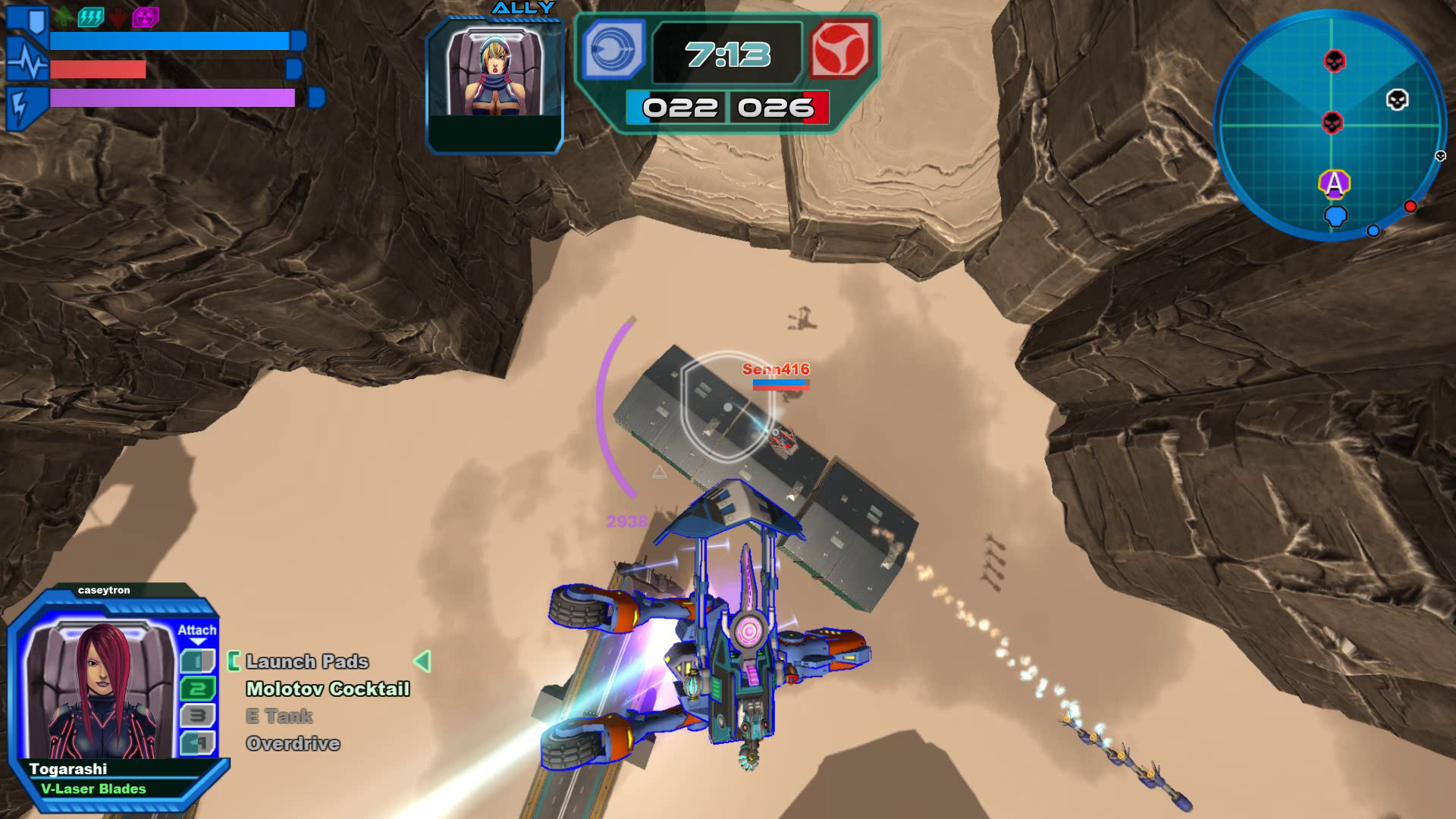
Task: Select the green upgrade arrow buff icon
Action: 64,17
